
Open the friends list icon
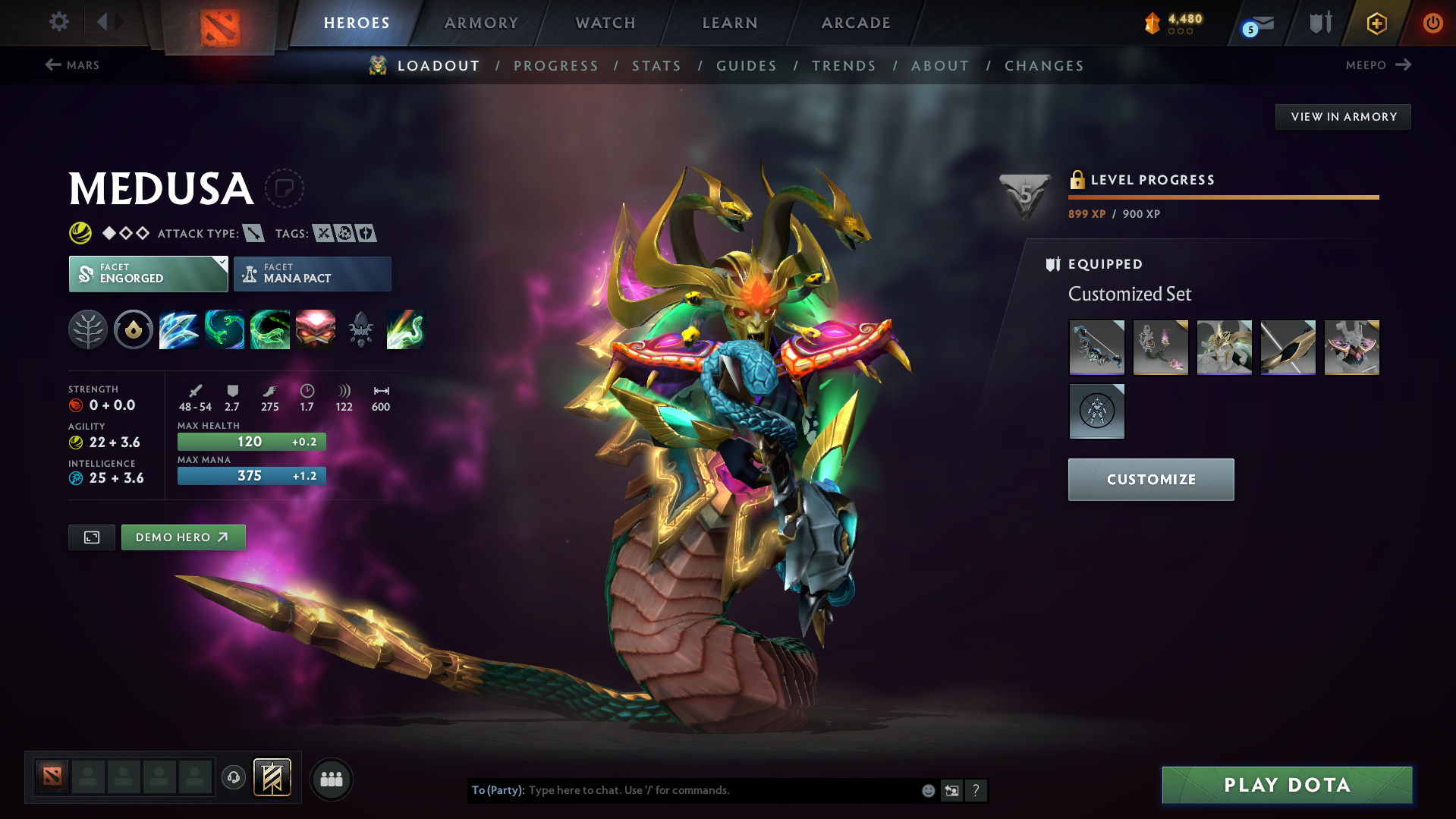coord(332,779)
